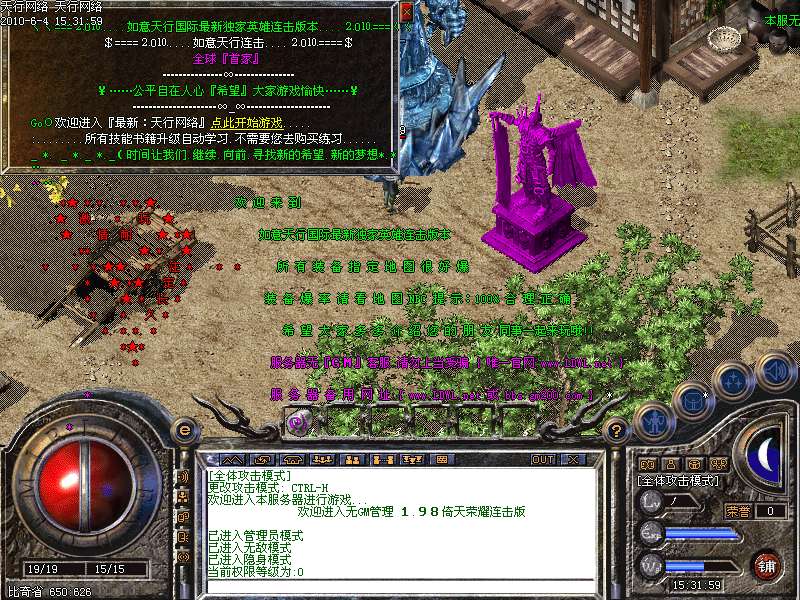Focus the chat text input line
Viewport: 800px width, 600px height.
click(x=400, y=586)
